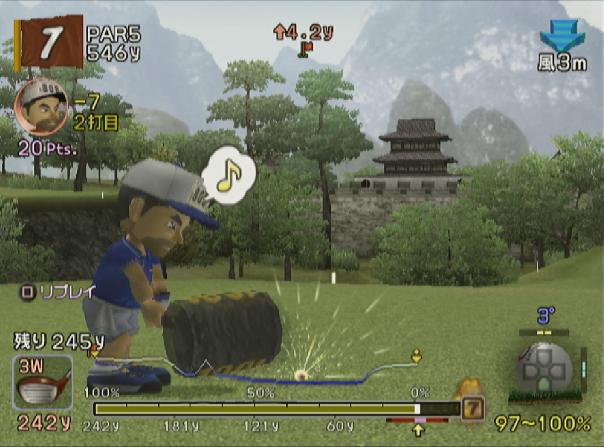Click the hole 7 flag icon
The width and height of the screenshot is (604, 447).
click(47, 40)
